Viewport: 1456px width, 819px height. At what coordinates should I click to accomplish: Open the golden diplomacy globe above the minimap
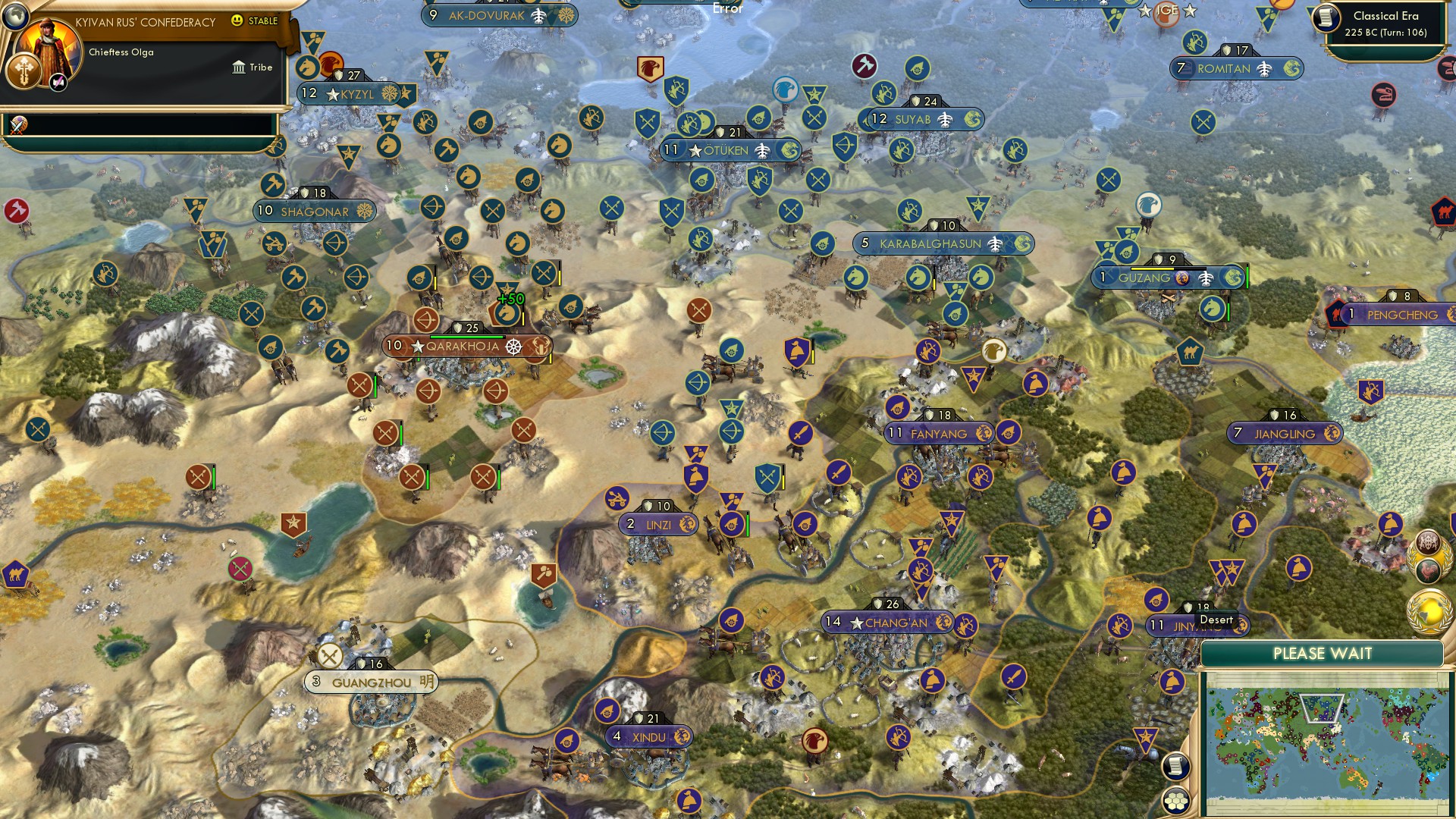click(x=1426, y=611)
